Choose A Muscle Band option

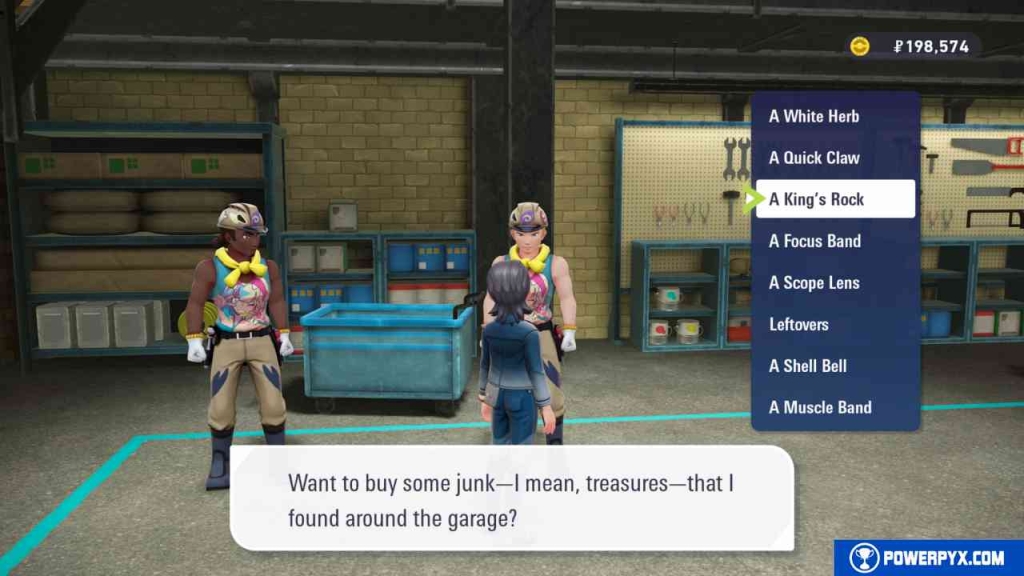click(820, 407)
